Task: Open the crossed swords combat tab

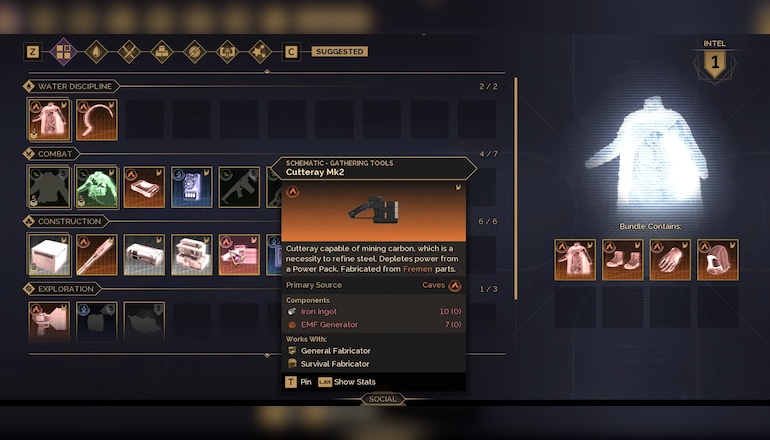Action: (128, 51)
